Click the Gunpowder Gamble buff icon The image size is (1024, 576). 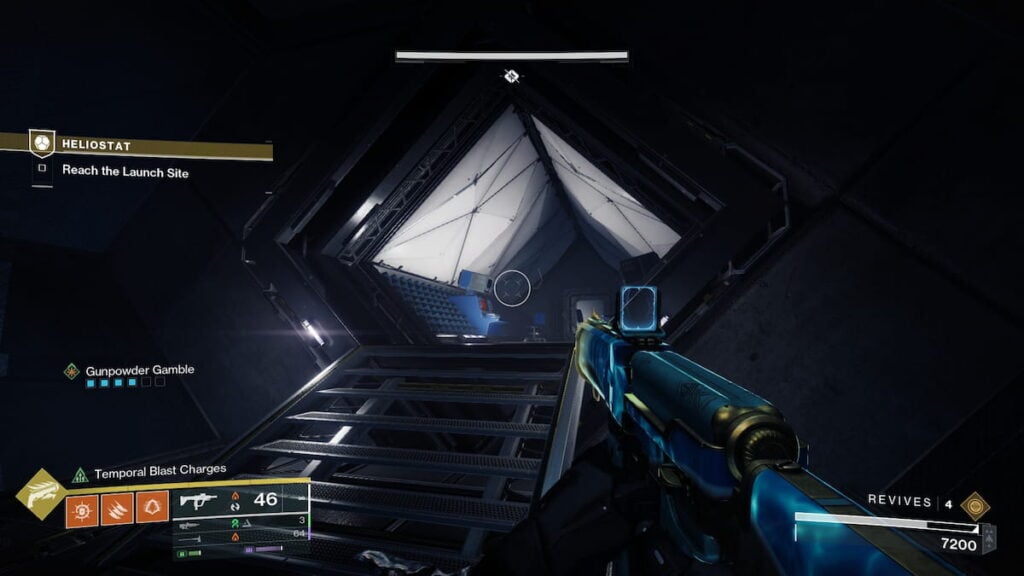[x=72, y=371]
